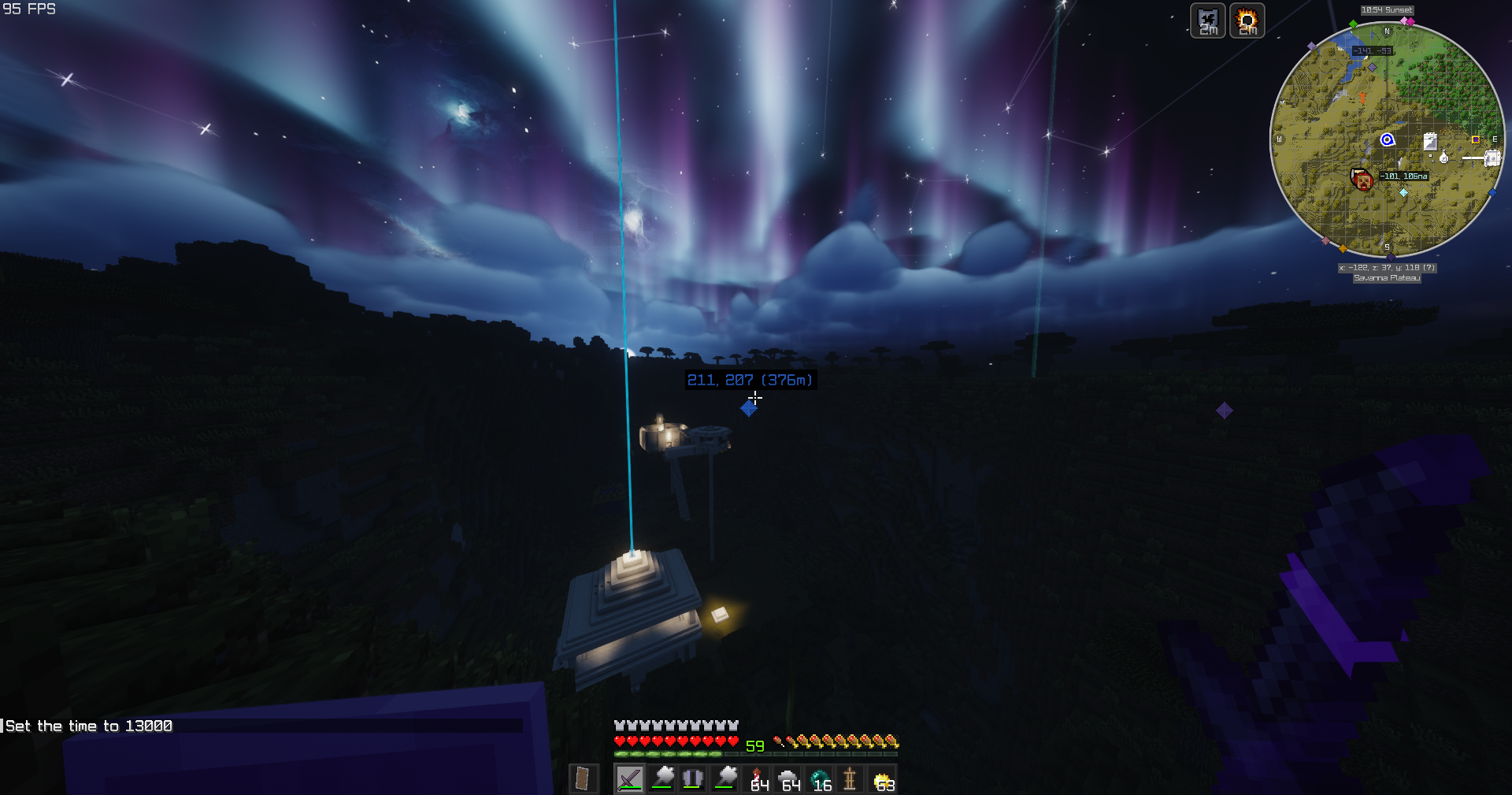Image resolution: width=1512 pixels, height=795 pixels.
Task: Click the creeper-face player marker on the minimap
Action: coord(1362,180)
